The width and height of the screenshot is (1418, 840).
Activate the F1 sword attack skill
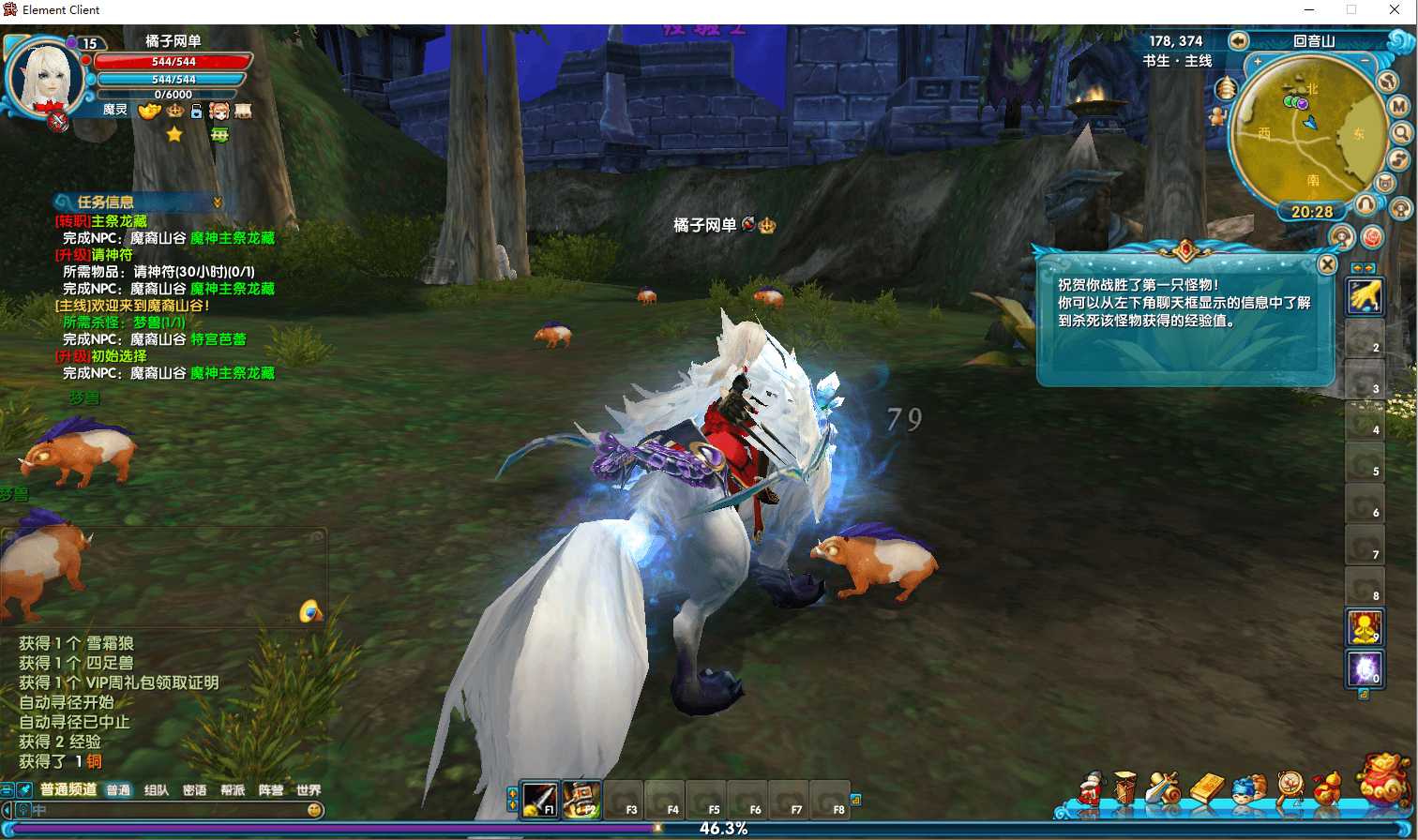[x=540, y=799]
